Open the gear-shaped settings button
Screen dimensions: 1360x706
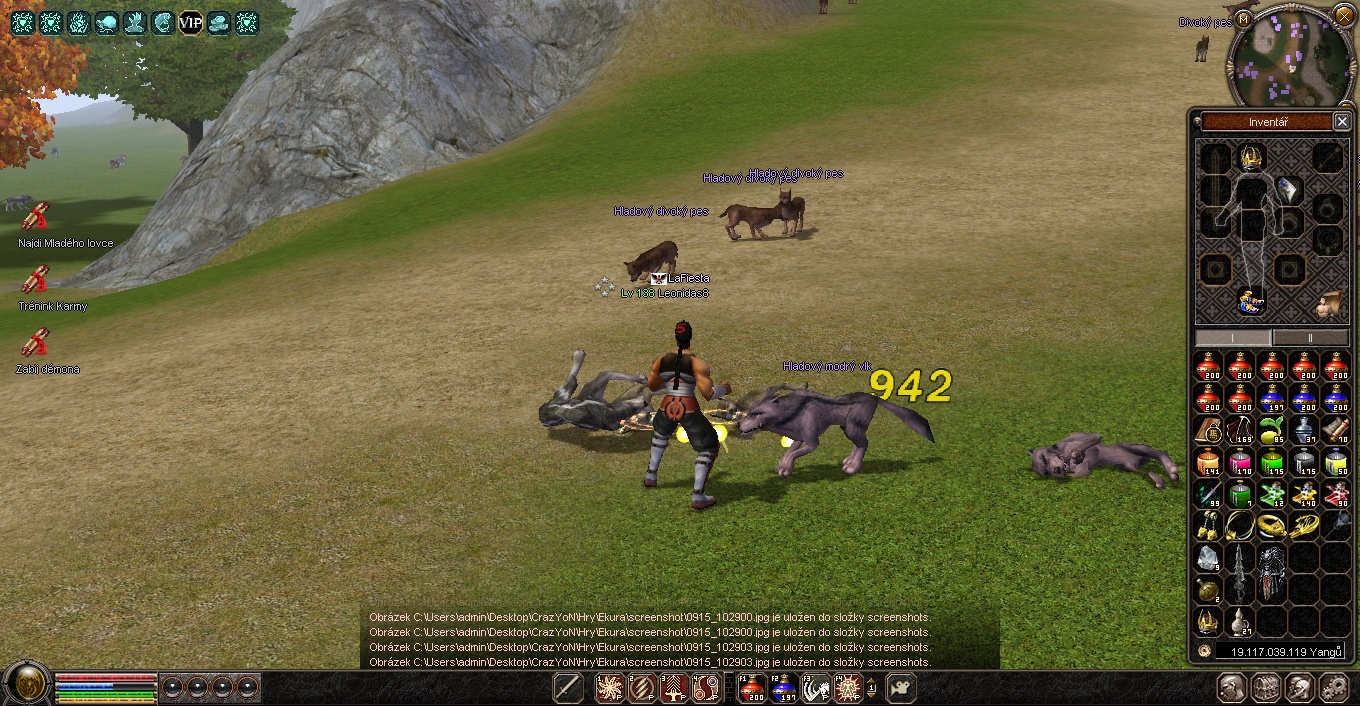pos(1335,688)
